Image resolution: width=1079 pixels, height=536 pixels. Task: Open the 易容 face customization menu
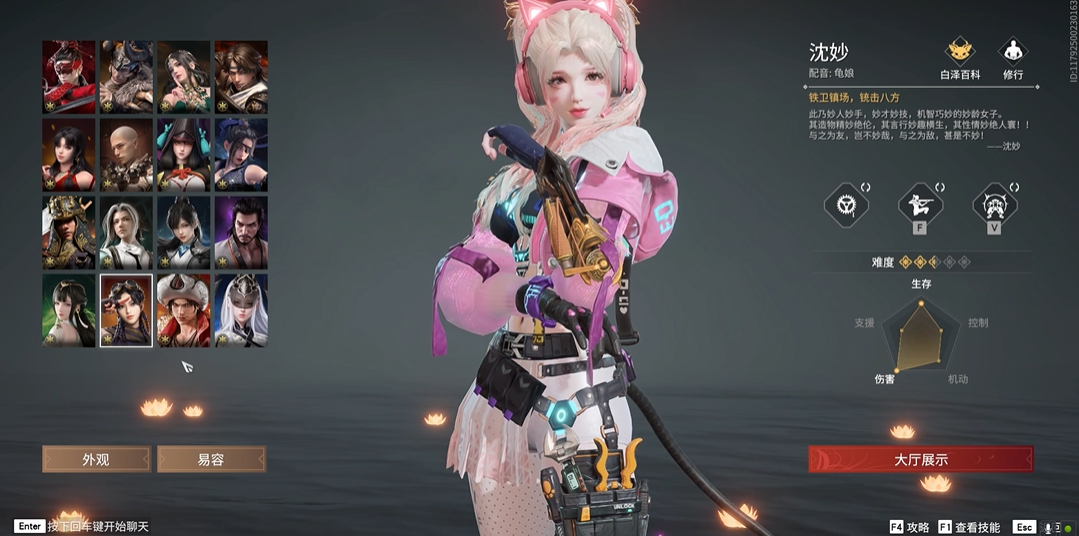coord(211,459)
